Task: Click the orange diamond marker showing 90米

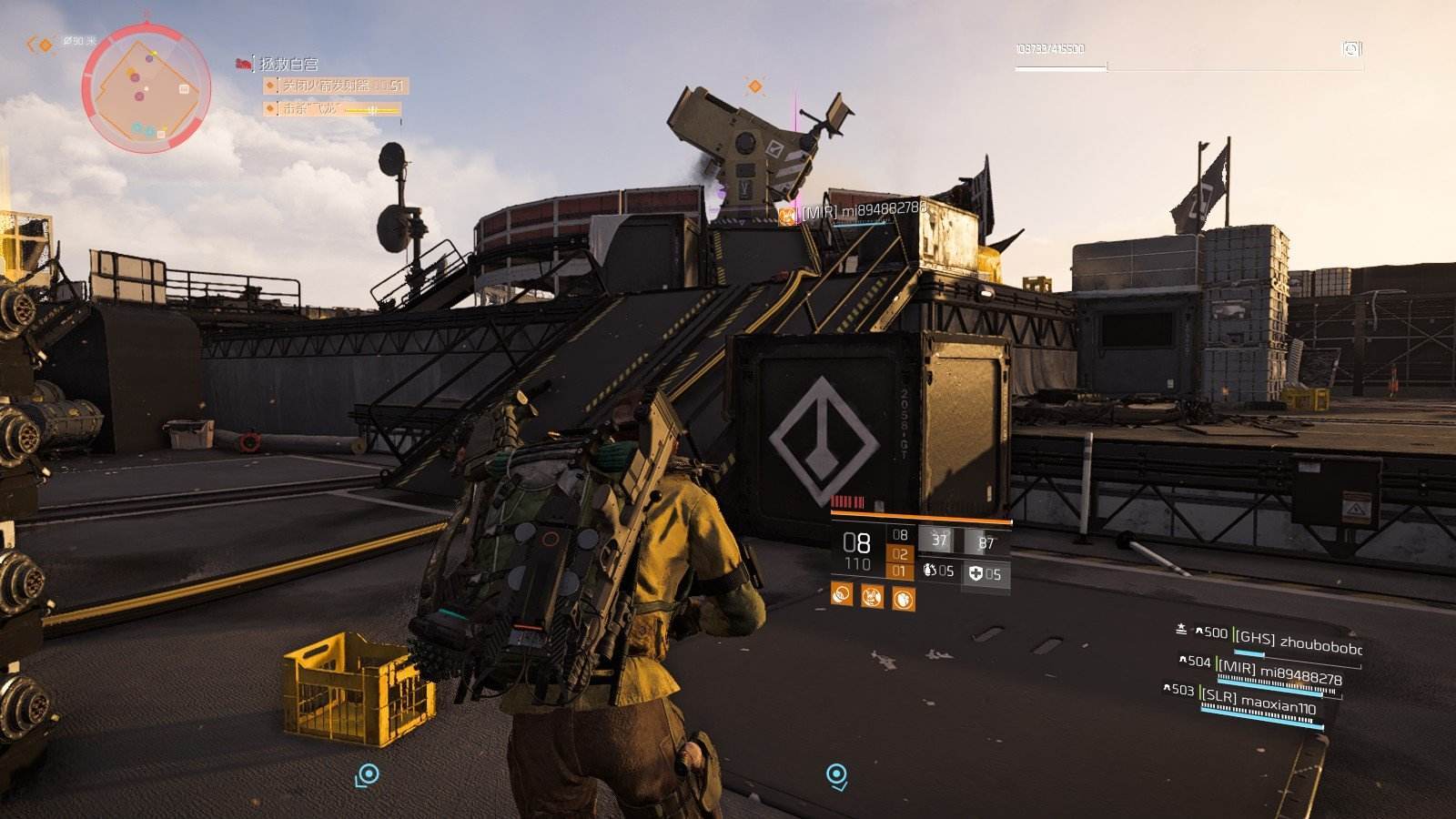Action: click(44, 44)
